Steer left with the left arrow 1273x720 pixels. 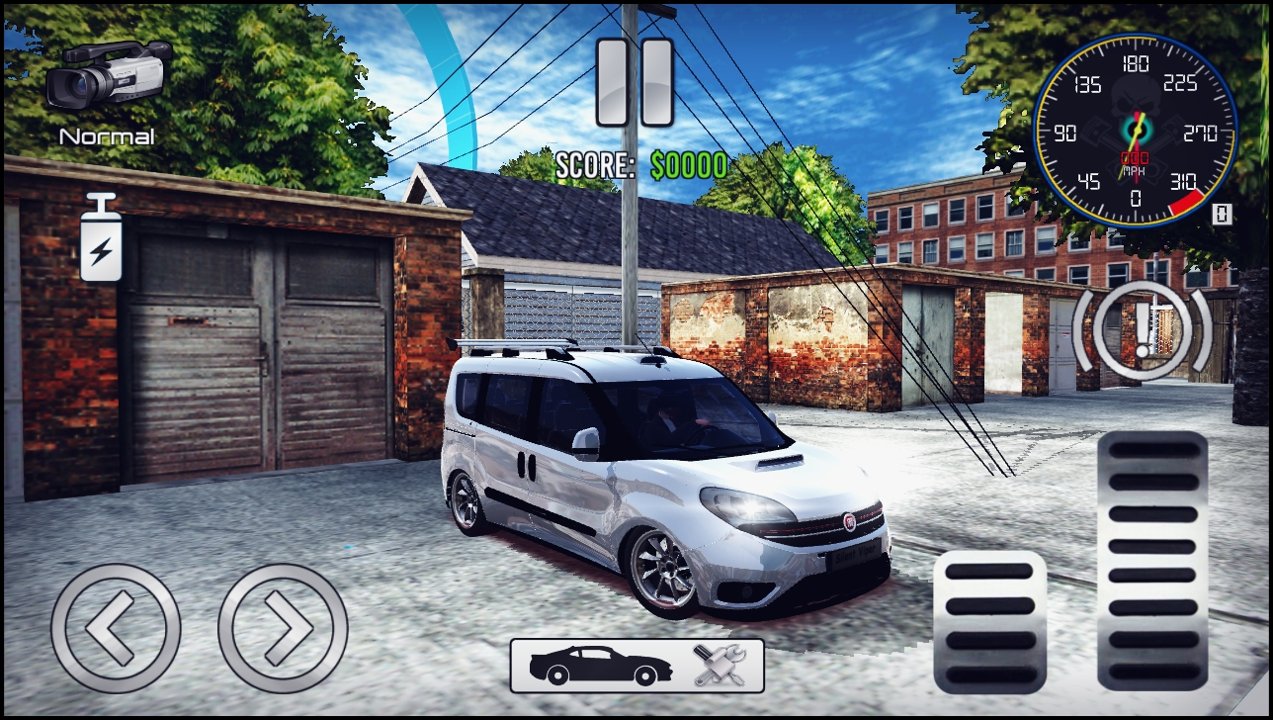(116, 628)
